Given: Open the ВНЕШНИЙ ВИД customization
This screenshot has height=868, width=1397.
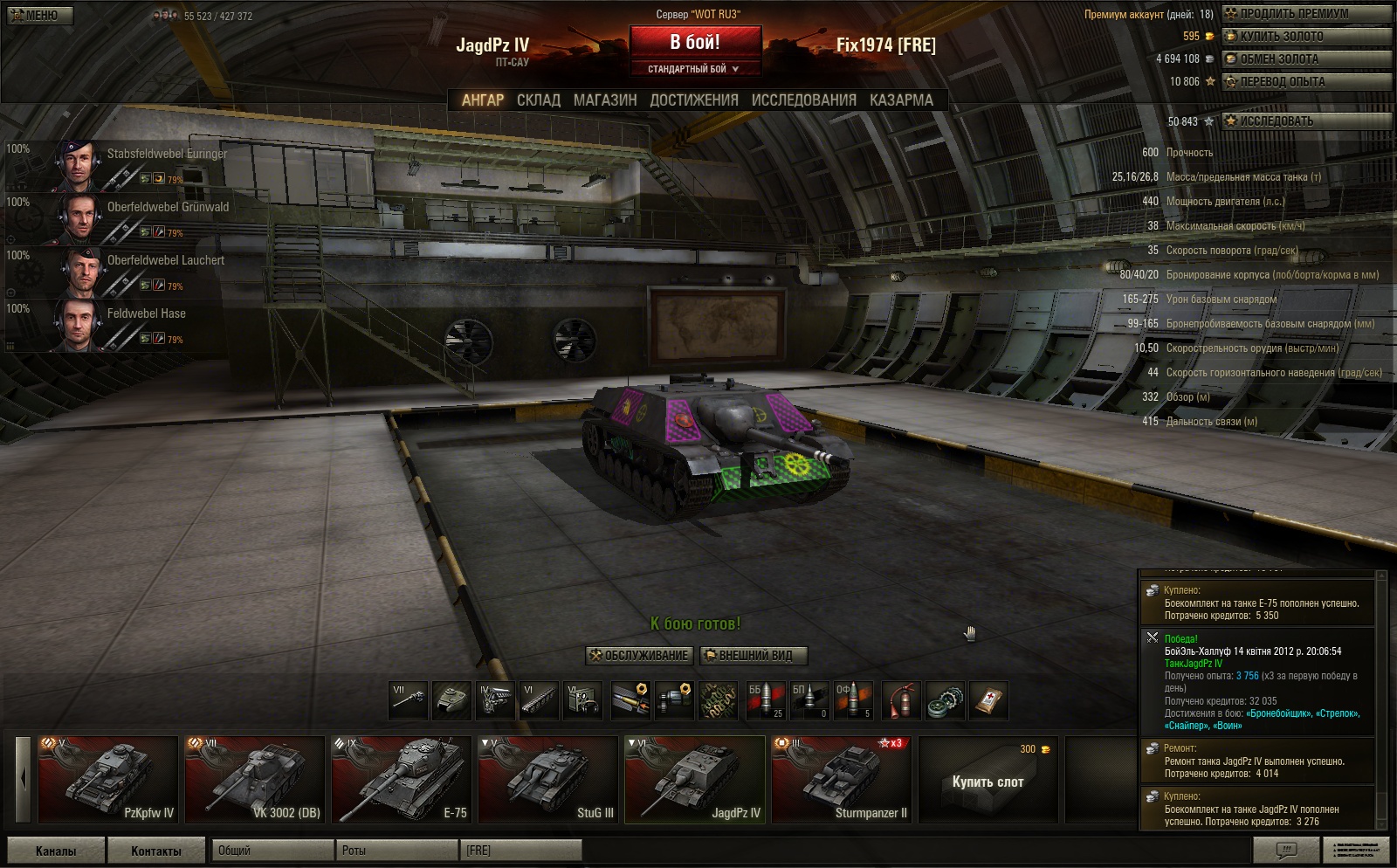Looking at the screenshot, I should [754, 656].
